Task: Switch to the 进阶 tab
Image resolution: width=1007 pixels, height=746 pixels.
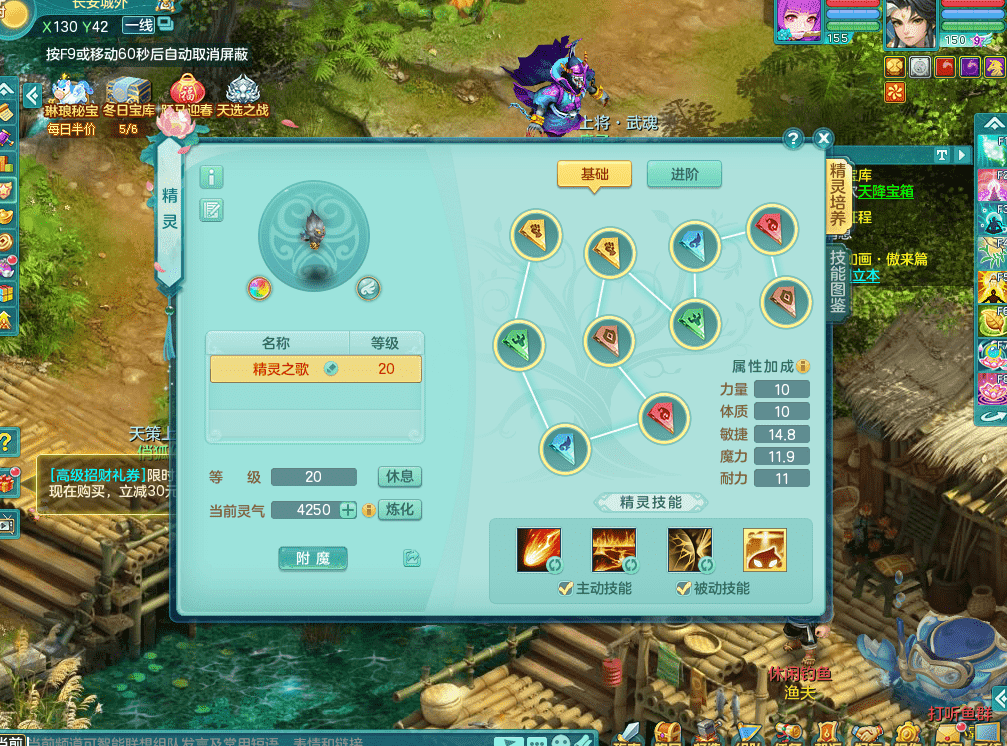Action: coord(684,174)
